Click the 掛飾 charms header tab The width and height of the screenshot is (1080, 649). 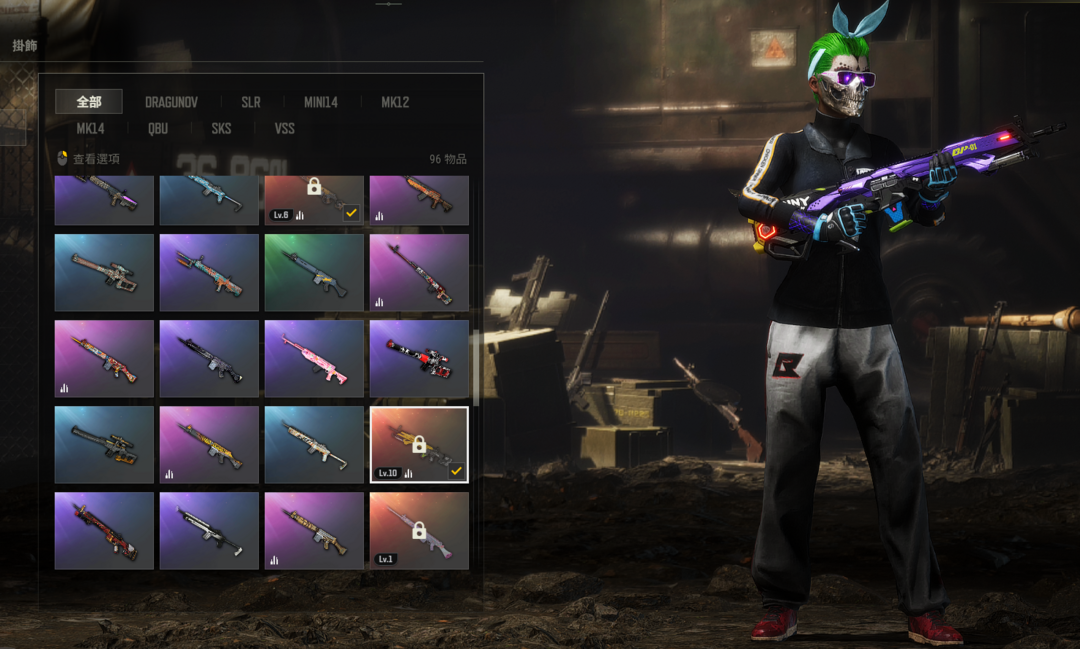(25, 46)
